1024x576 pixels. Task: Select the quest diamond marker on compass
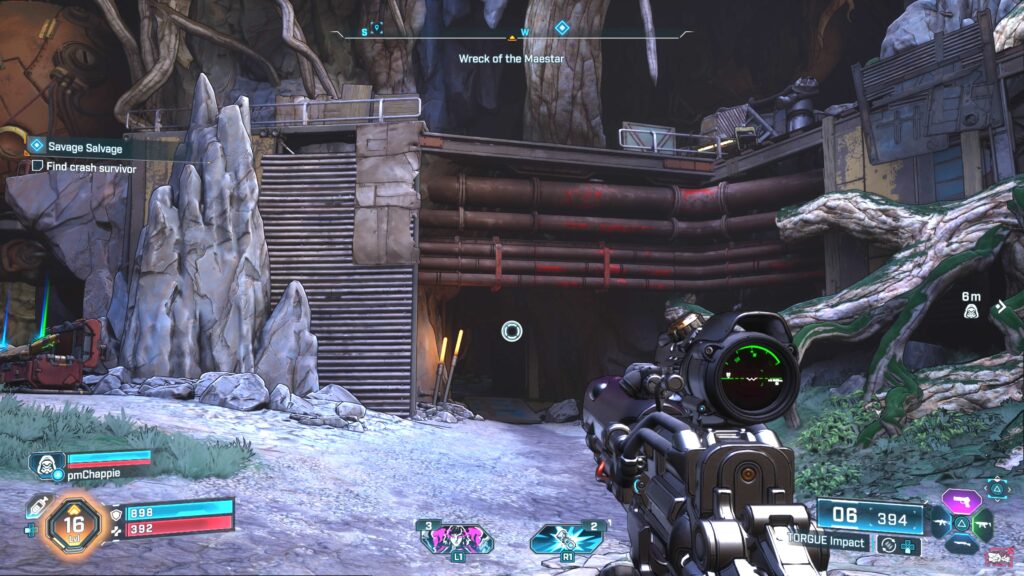click(x=562, y=28)
